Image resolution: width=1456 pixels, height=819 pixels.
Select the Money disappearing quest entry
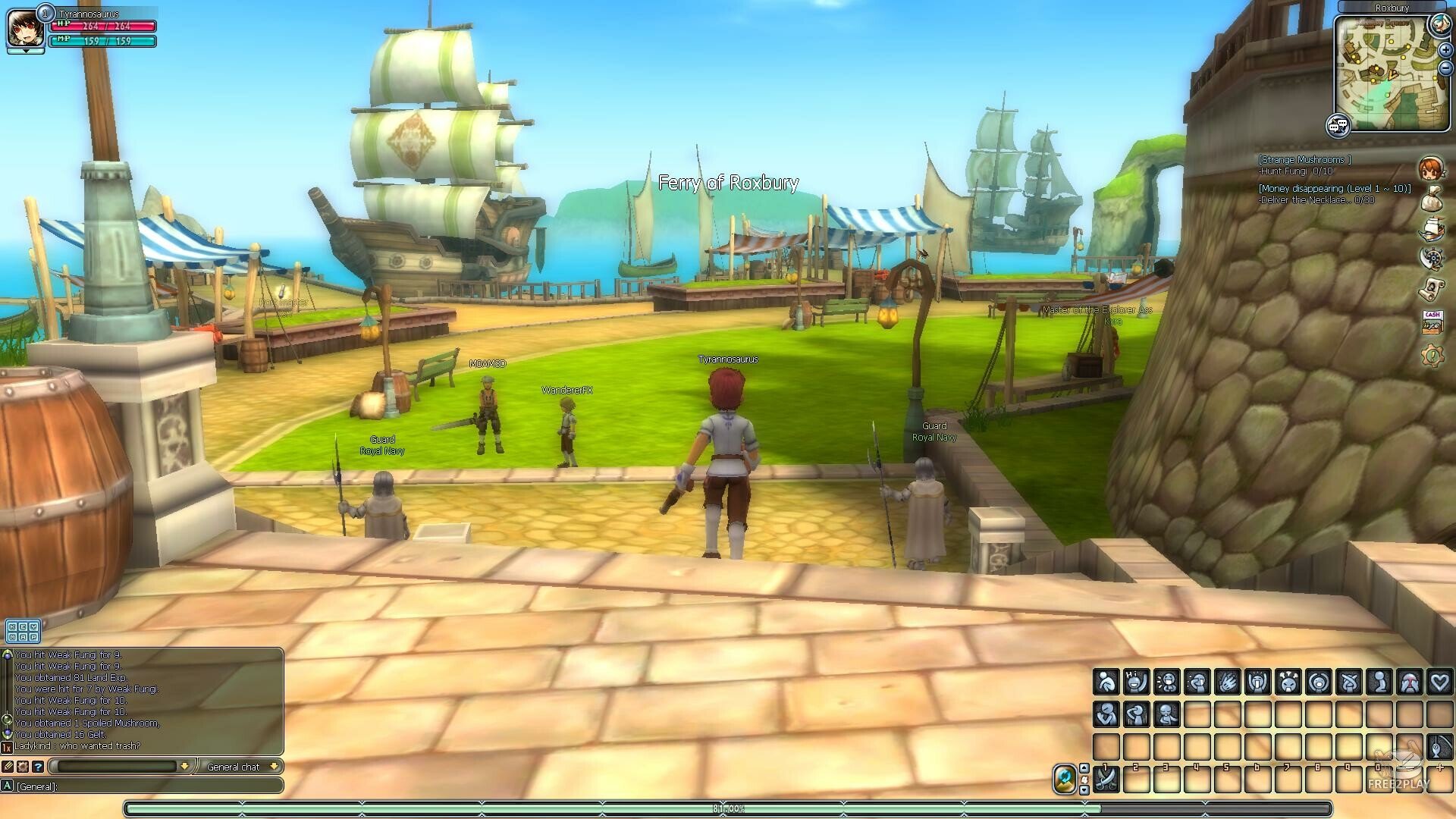click(x=1335, y=188)
